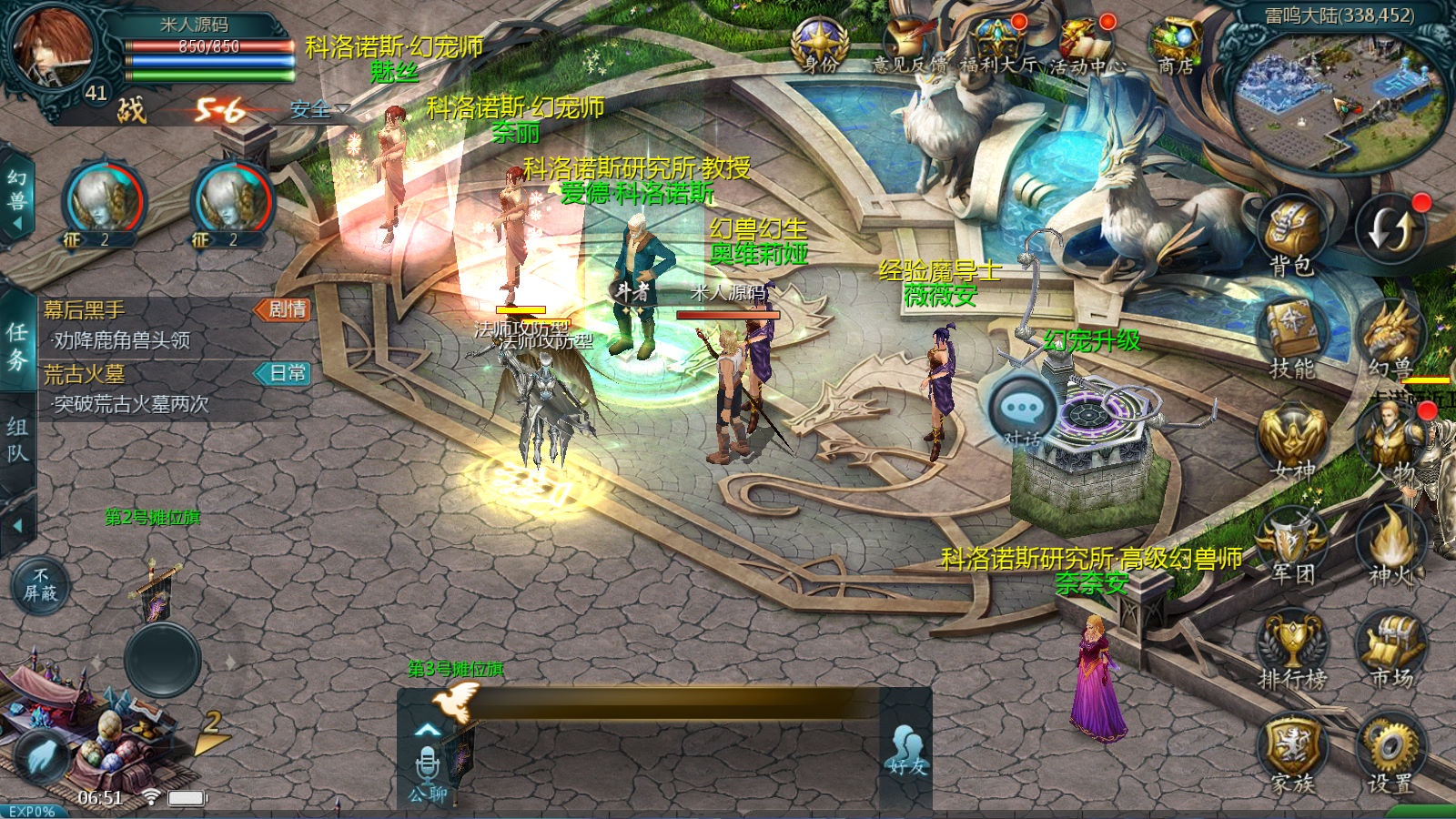Open 意见反馈 feedback
The width and height of the screenshot is (1456, 819).
(x=908, y=45)
